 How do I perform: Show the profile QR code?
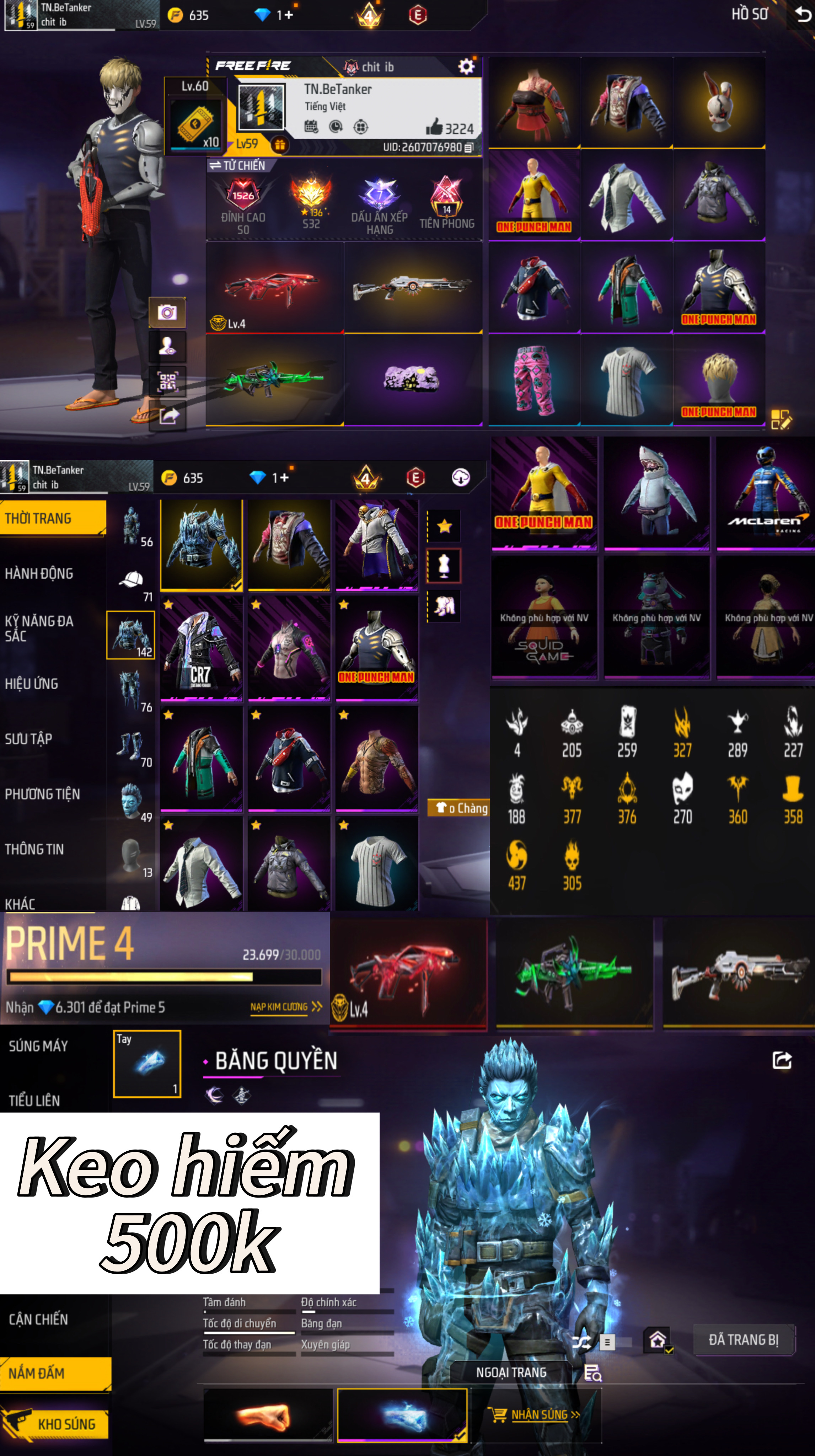pos(167,381)
